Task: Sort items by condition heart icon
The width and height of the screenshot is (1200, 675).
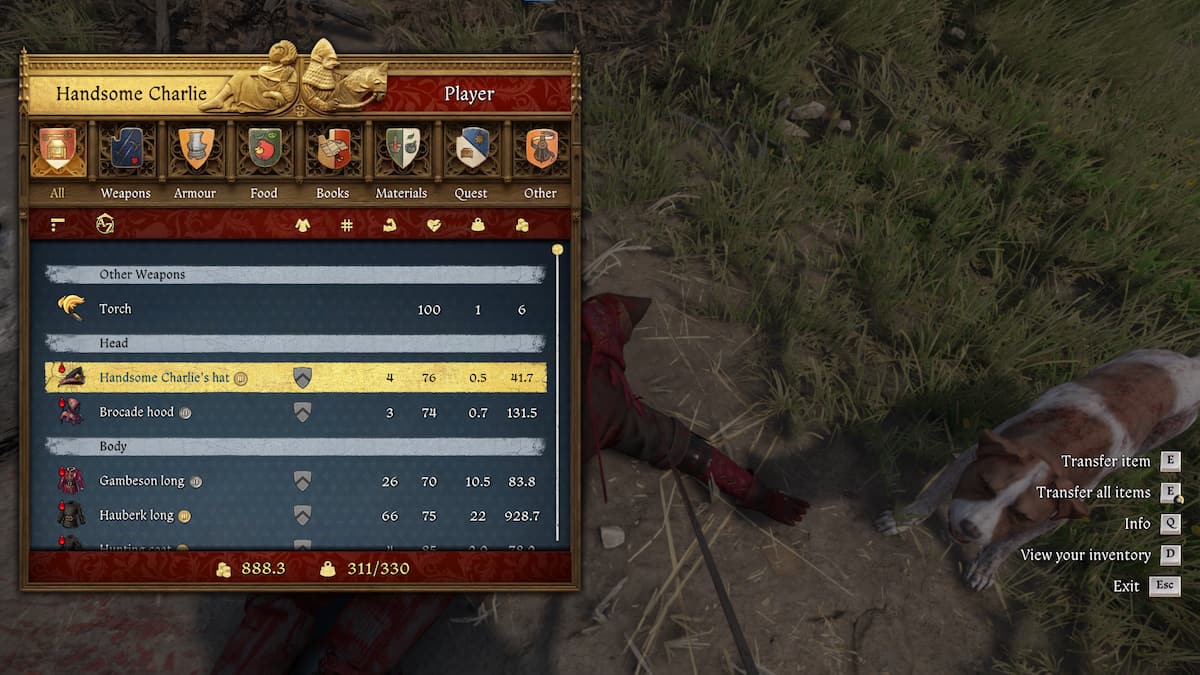Action: 433,225
